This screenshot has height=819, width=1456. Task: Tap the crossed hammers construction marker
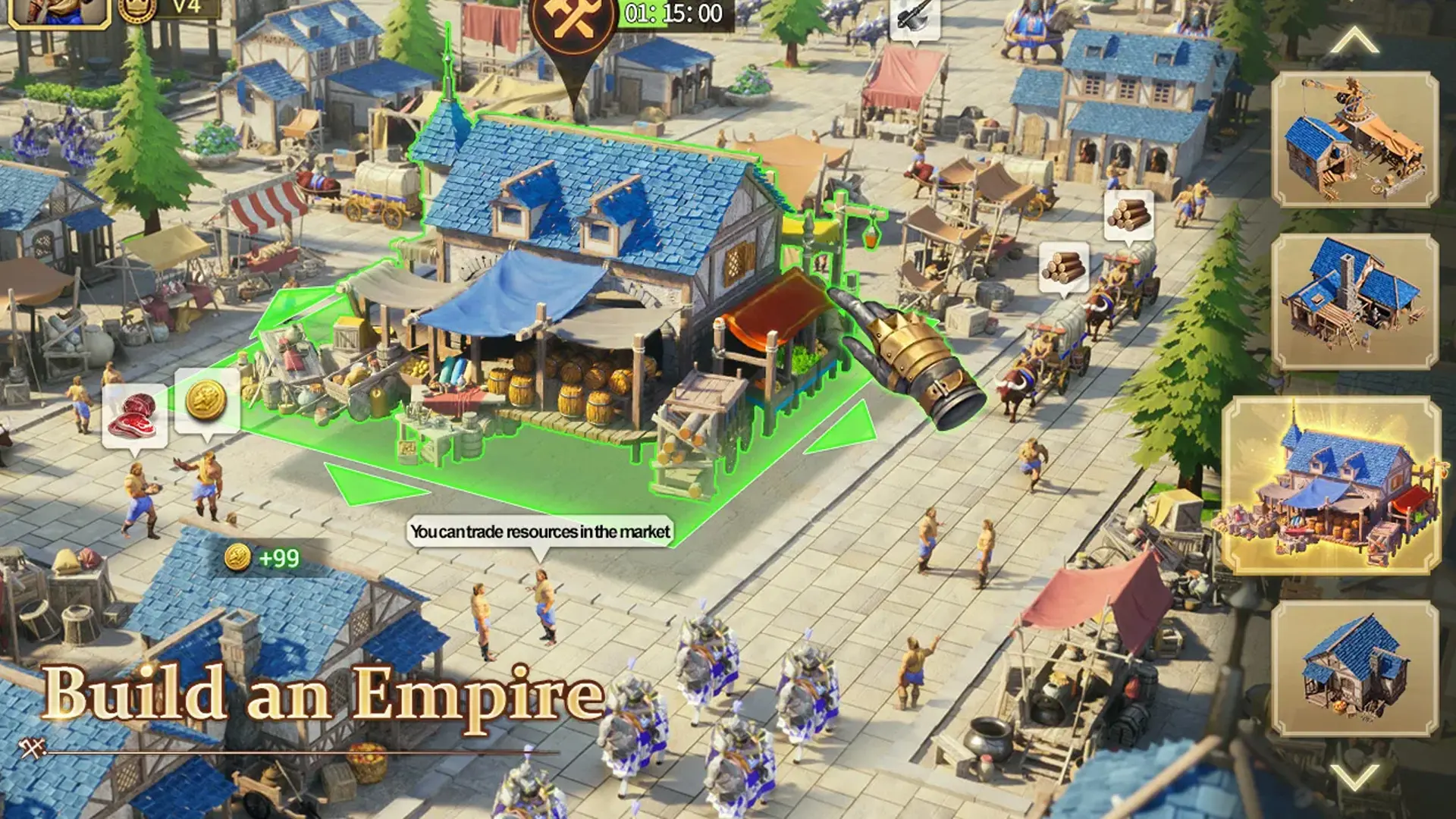tap(572, 21)
